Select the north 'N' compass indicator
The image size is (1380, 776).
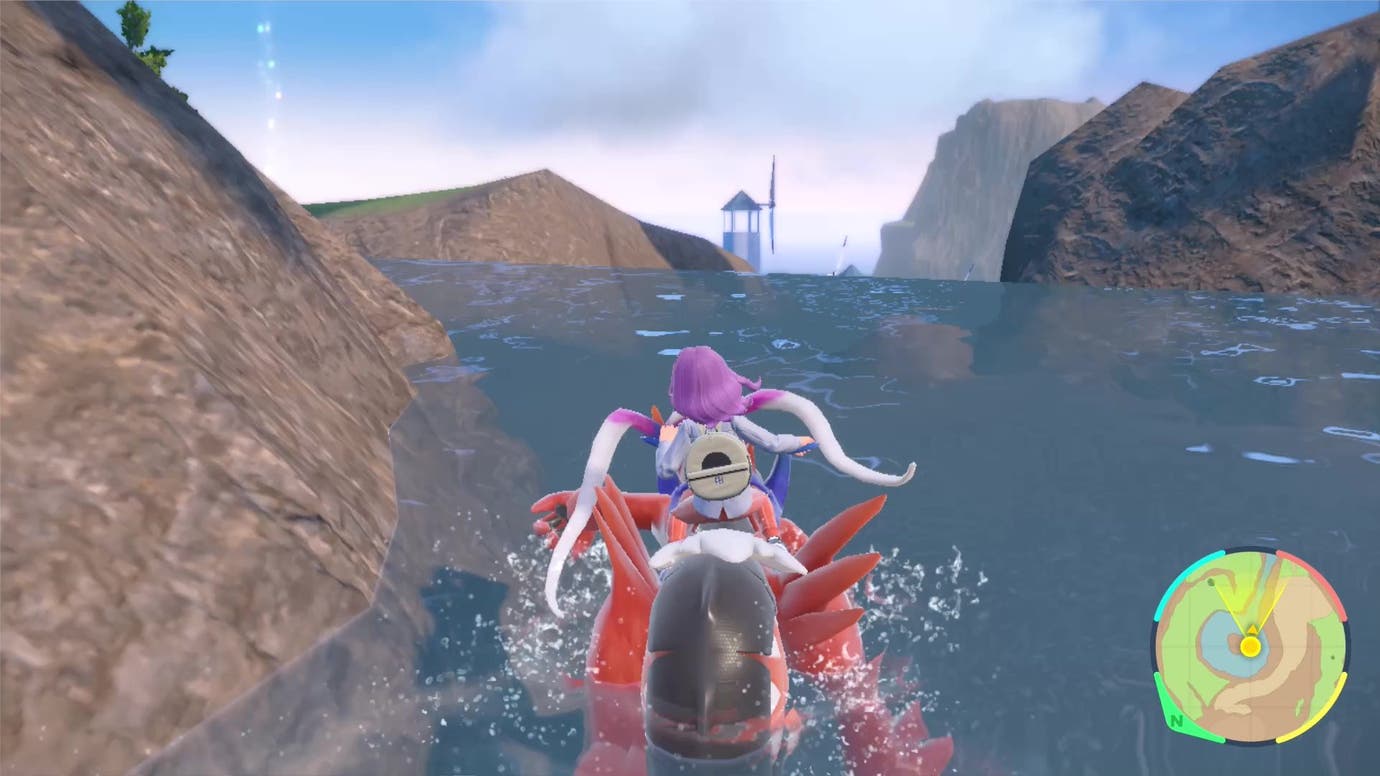tap(1175, 722)
